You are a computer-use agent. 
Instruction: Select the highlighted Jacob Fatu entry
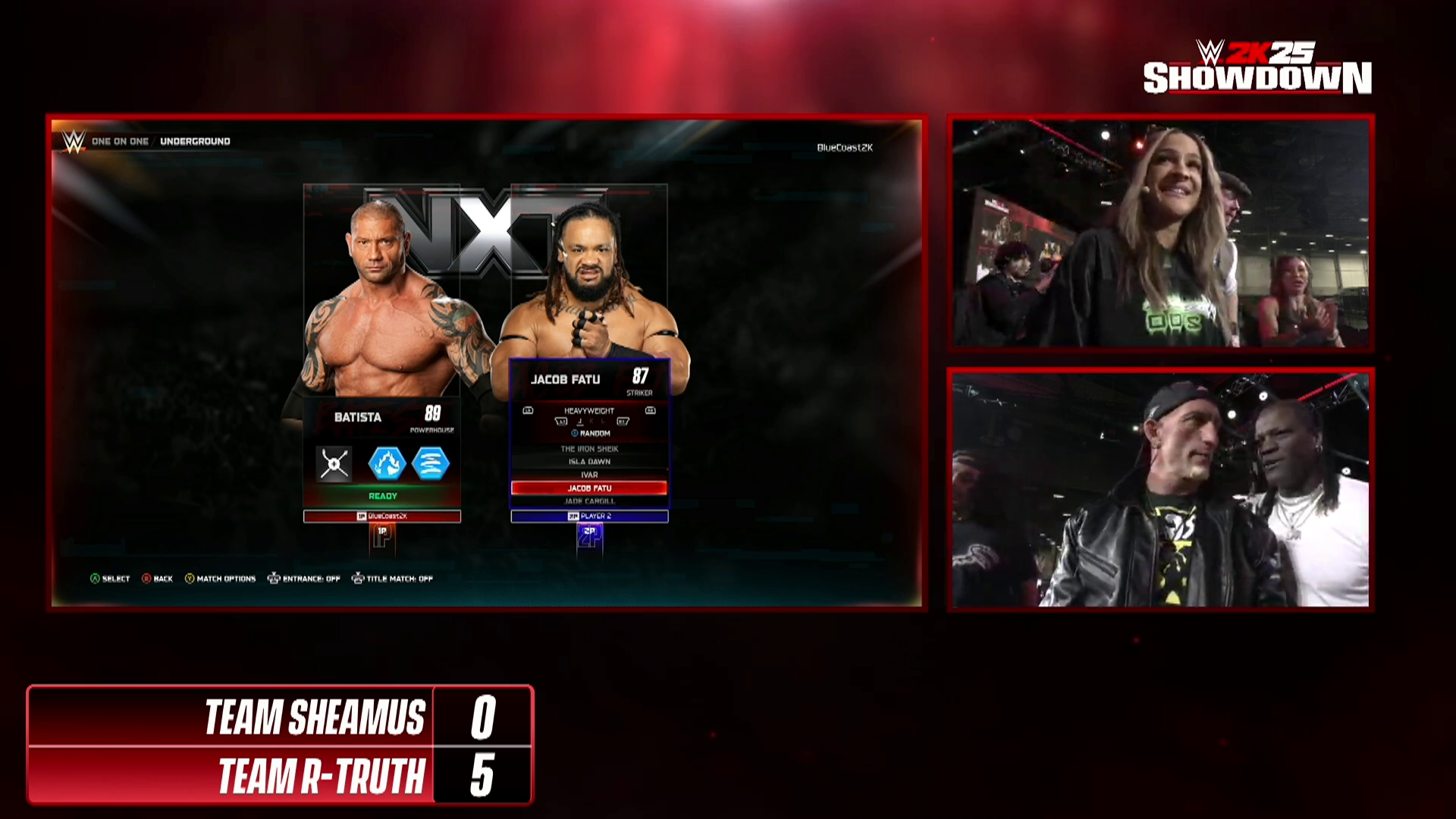pyautogui.click(x=589, y=488)
